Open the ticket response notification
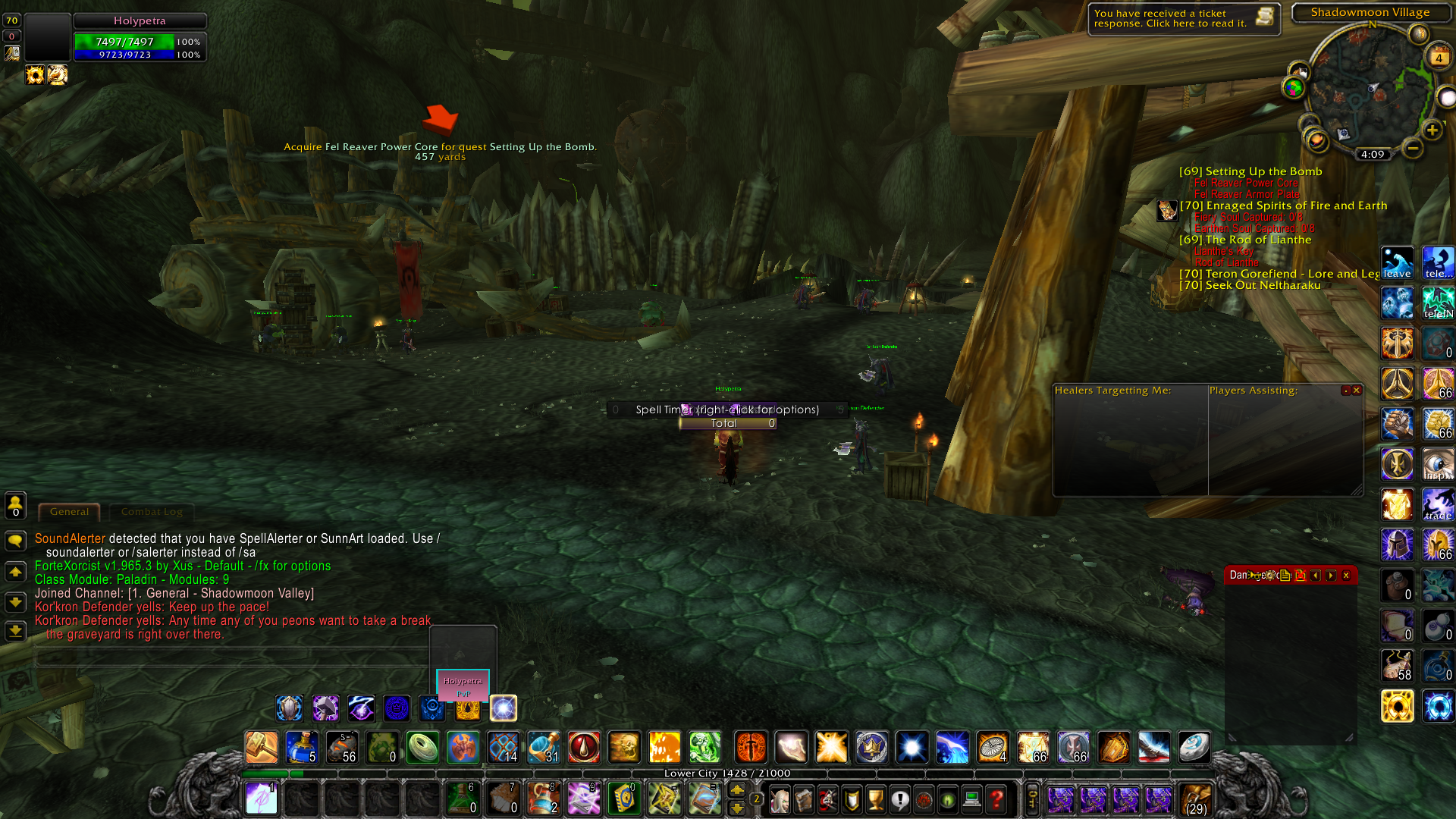Viewport: 1456px width, 819px height. (1183, 19)
